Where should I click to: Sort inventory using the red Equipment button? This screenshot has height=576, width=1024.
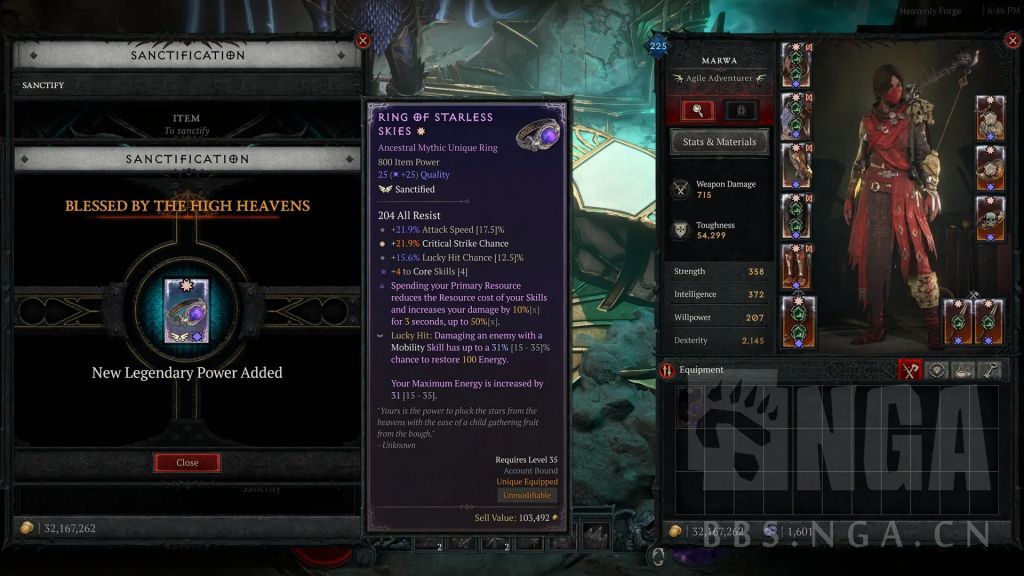668,370
